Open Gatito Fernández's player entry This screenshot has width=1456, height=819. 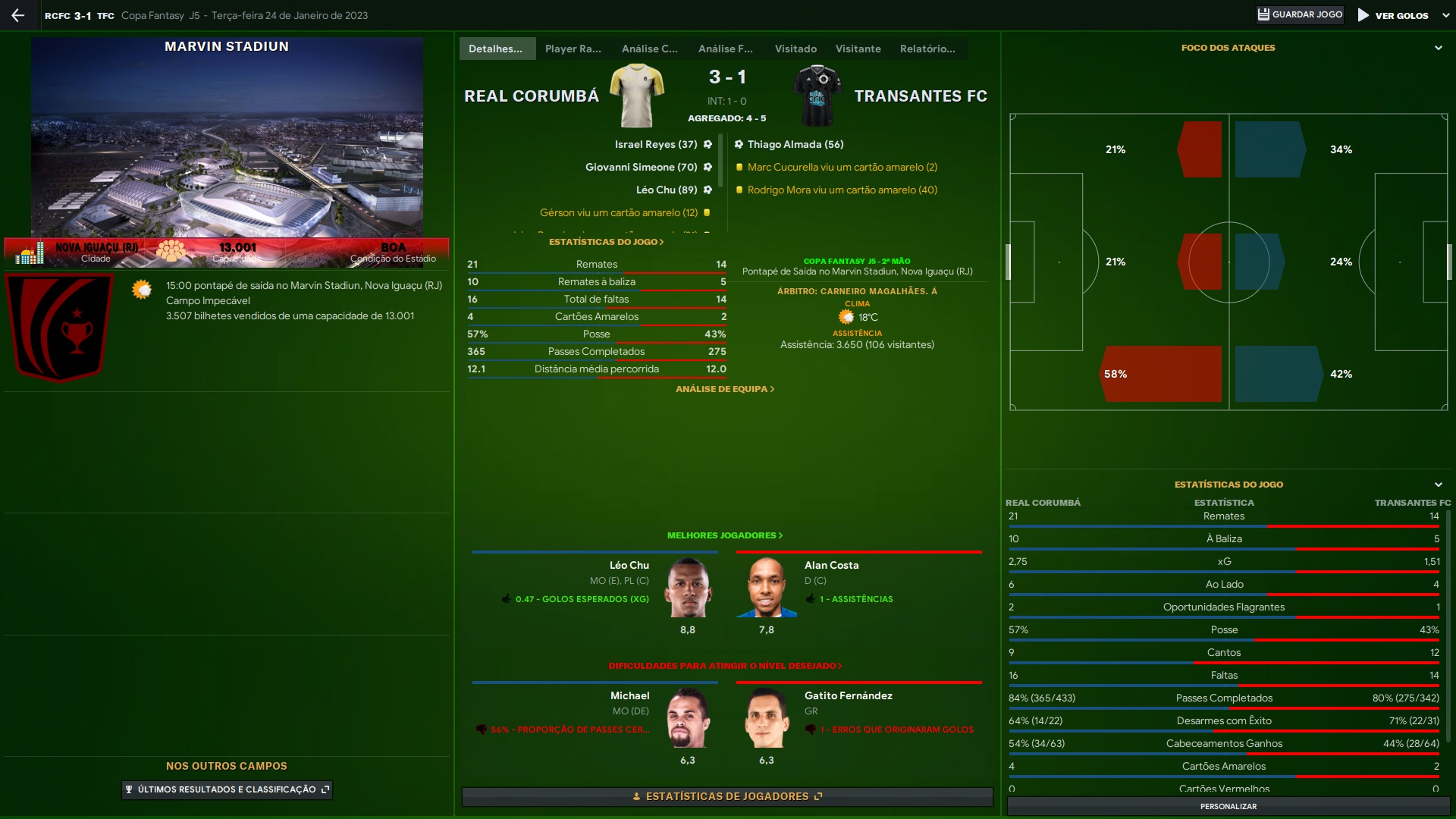(x=848, y=695)
